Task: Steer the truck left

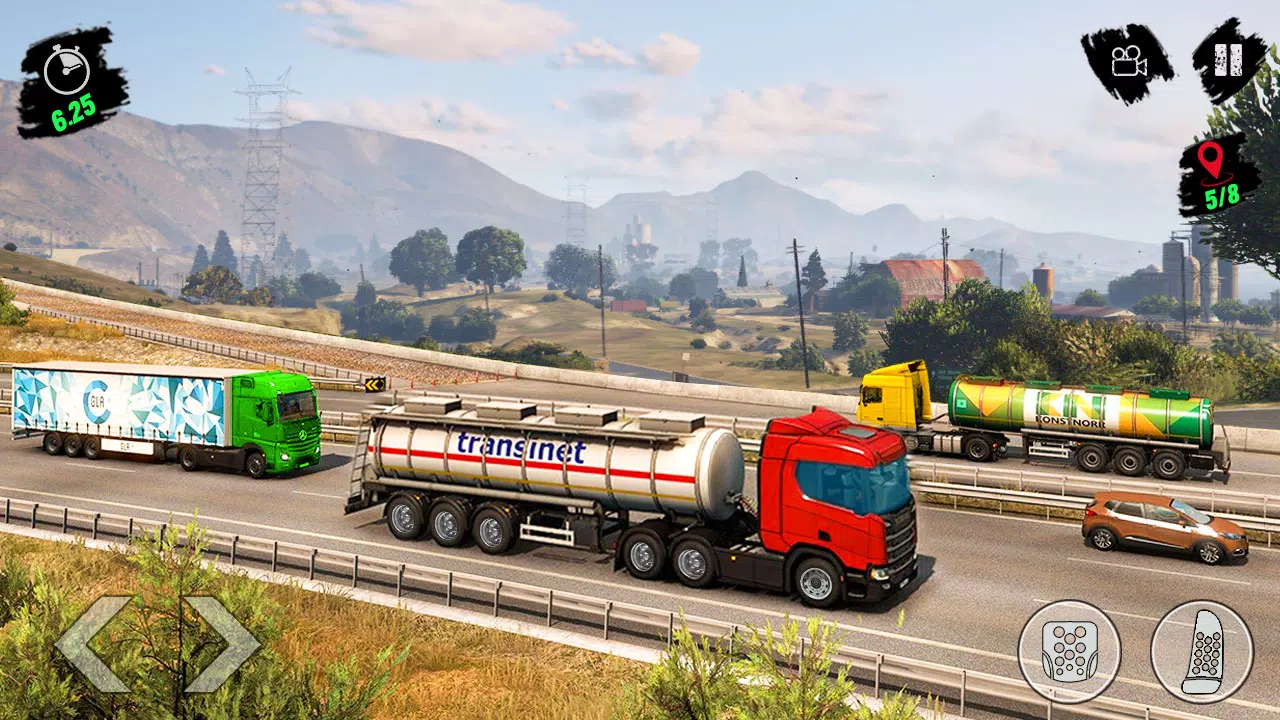Action: 95,644
